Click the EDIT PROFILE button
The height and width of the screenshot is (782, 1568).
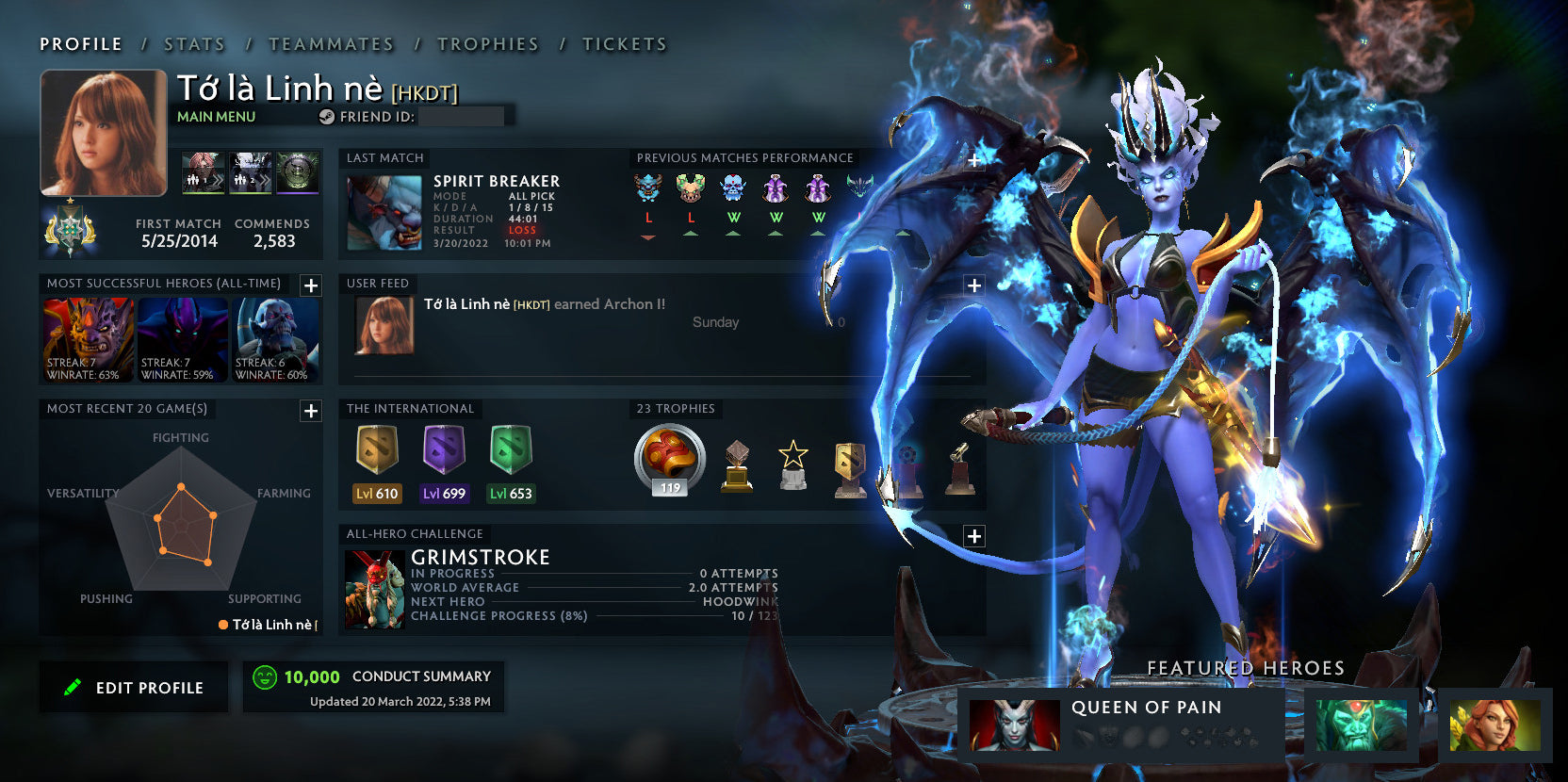(x=133, y=687)
